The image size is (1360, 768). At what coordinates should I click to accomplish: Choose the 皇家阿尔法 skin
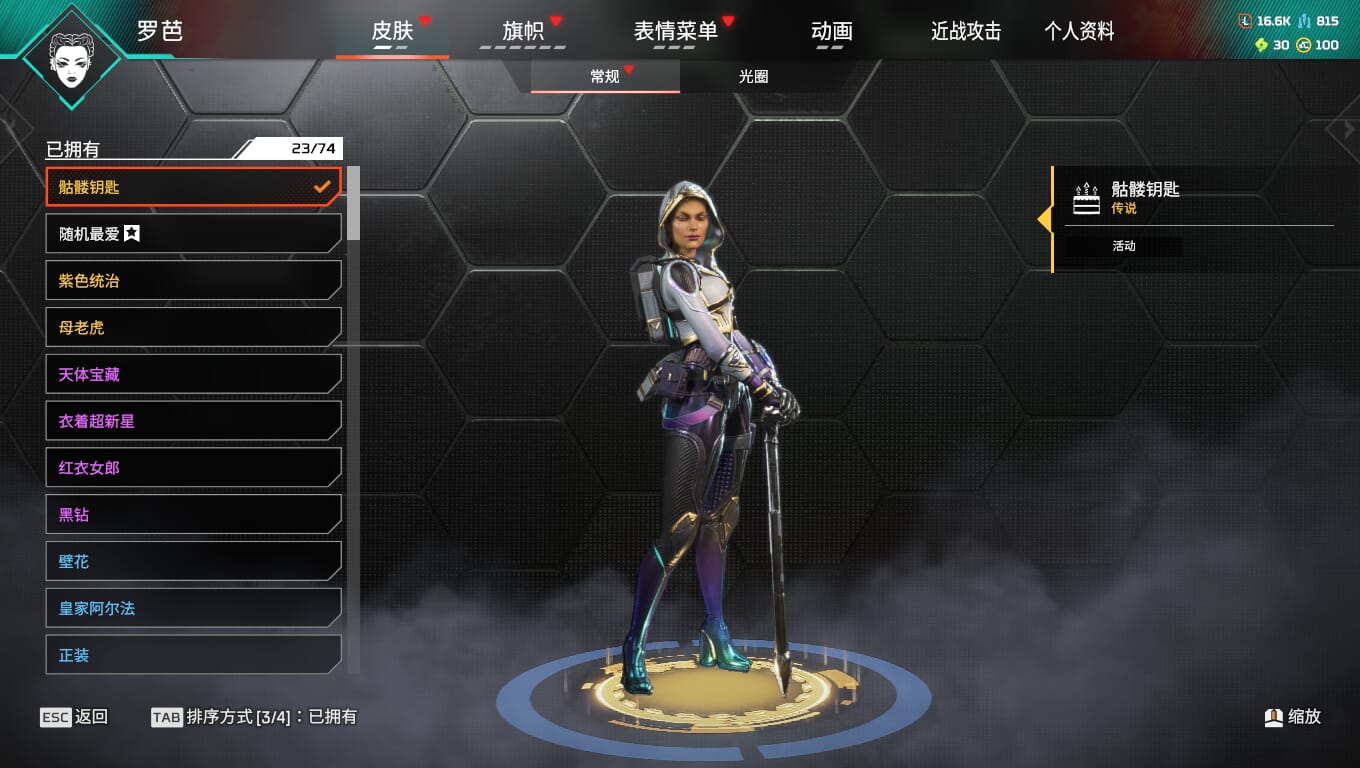193,608
